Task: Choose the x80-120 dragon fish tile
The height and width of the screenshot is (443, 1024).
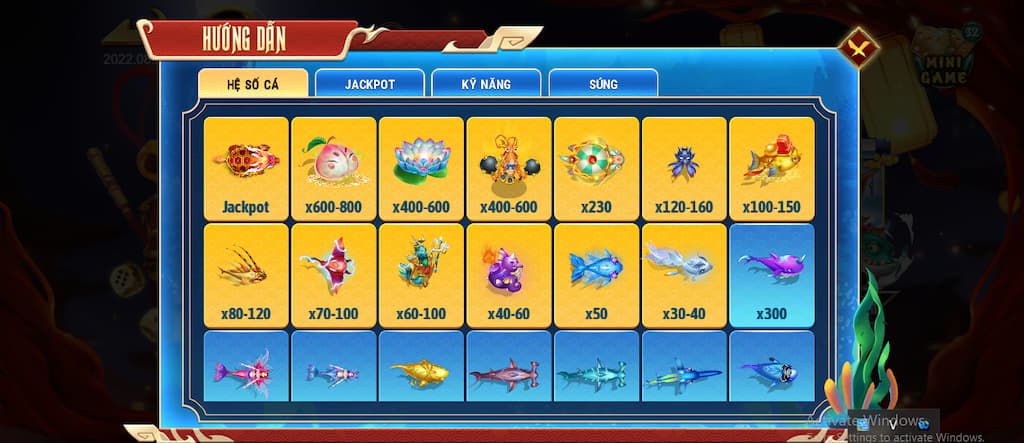Action: pos(246,274)
